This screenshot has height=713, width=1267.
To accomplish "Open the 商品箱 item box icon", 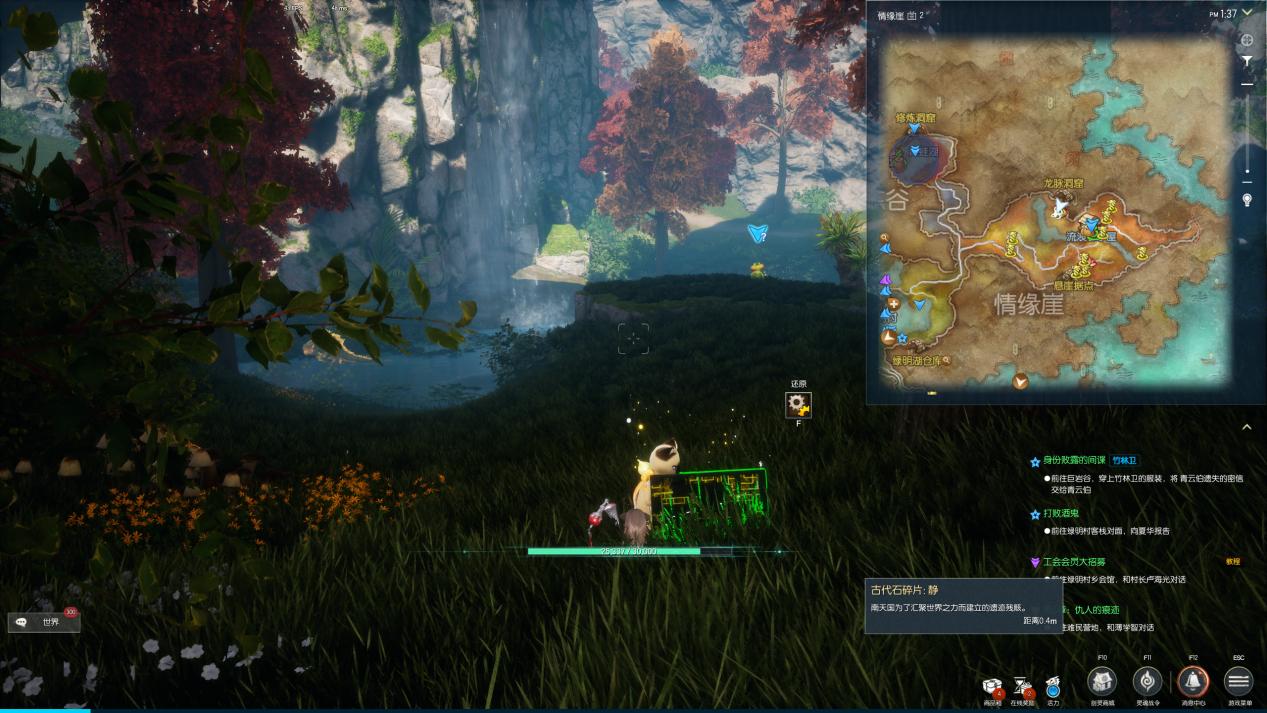I will click(992, 687).
